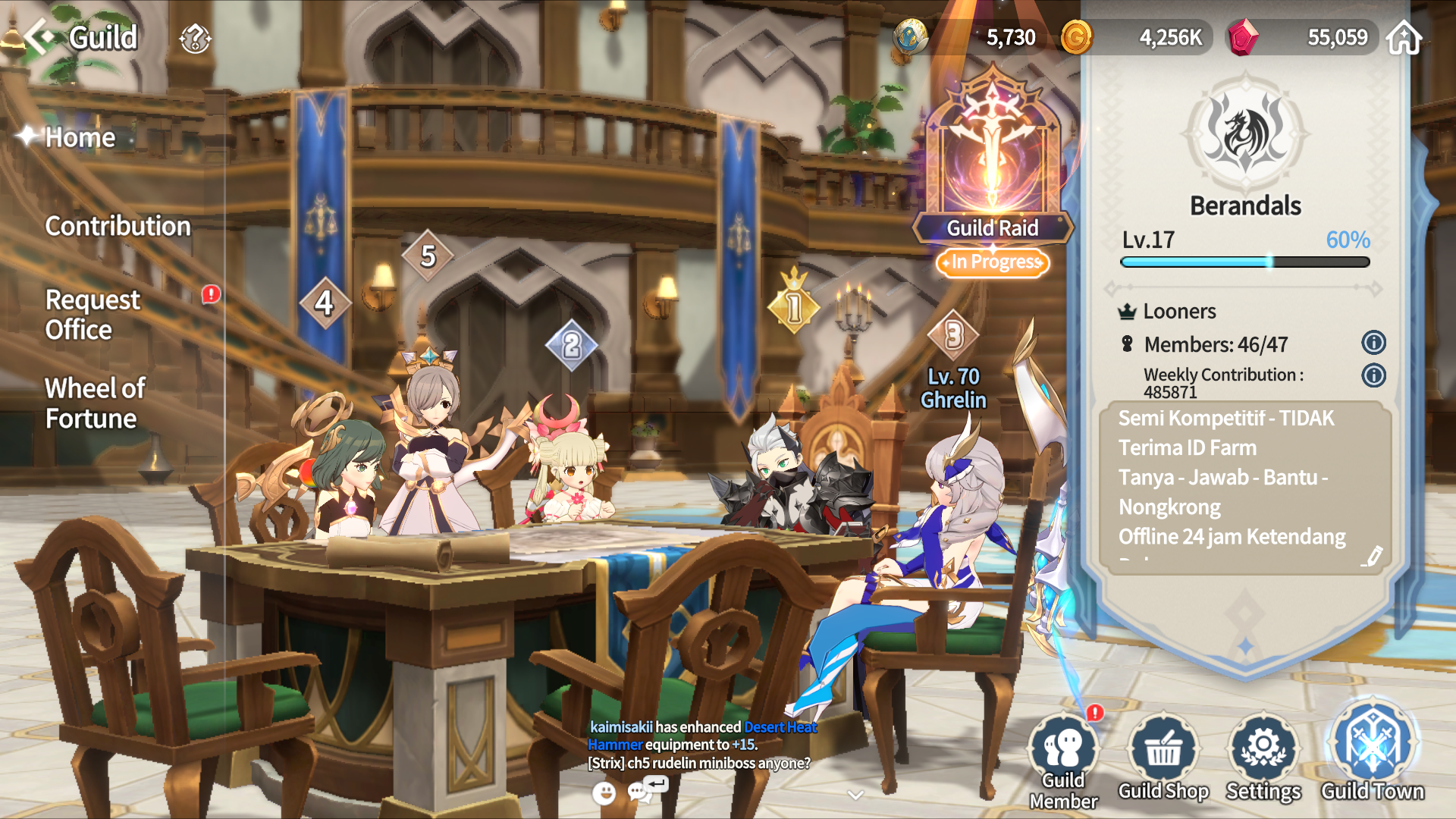Open the chat bubble input
Image resolution: width=1456 pixels, height=819 pixels.
pyautogui.click(x=642, y=792)
